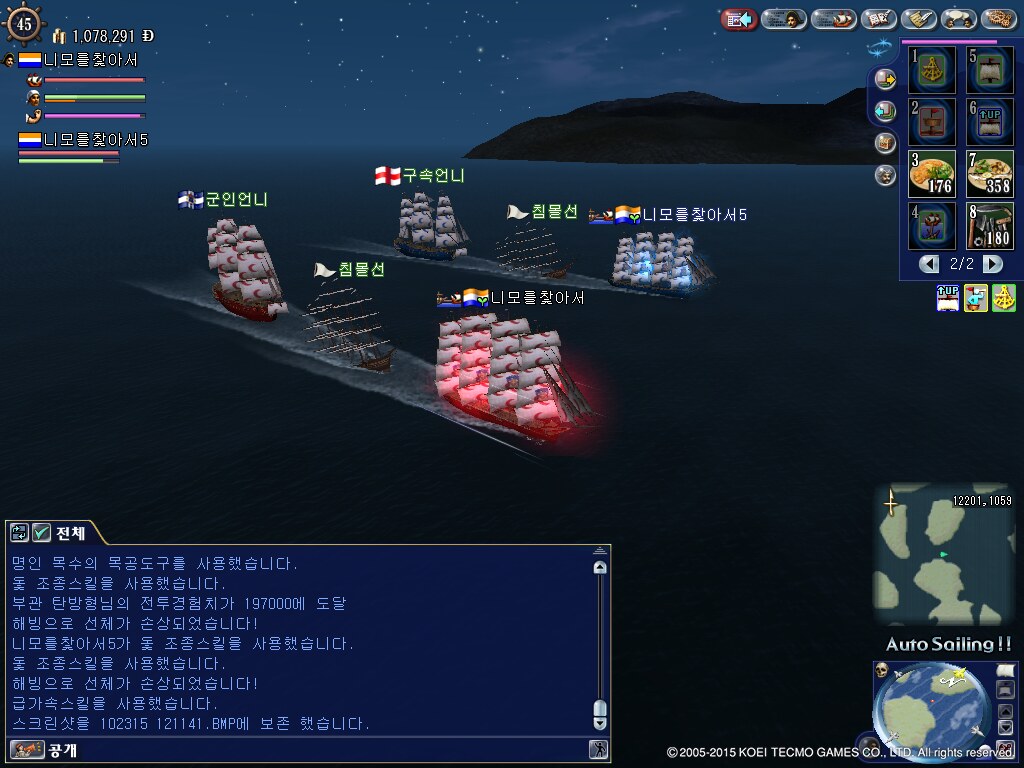Select the anchor ship skill in slot 4
Viewport: 1024px width, 768px height.
(933, 226)
